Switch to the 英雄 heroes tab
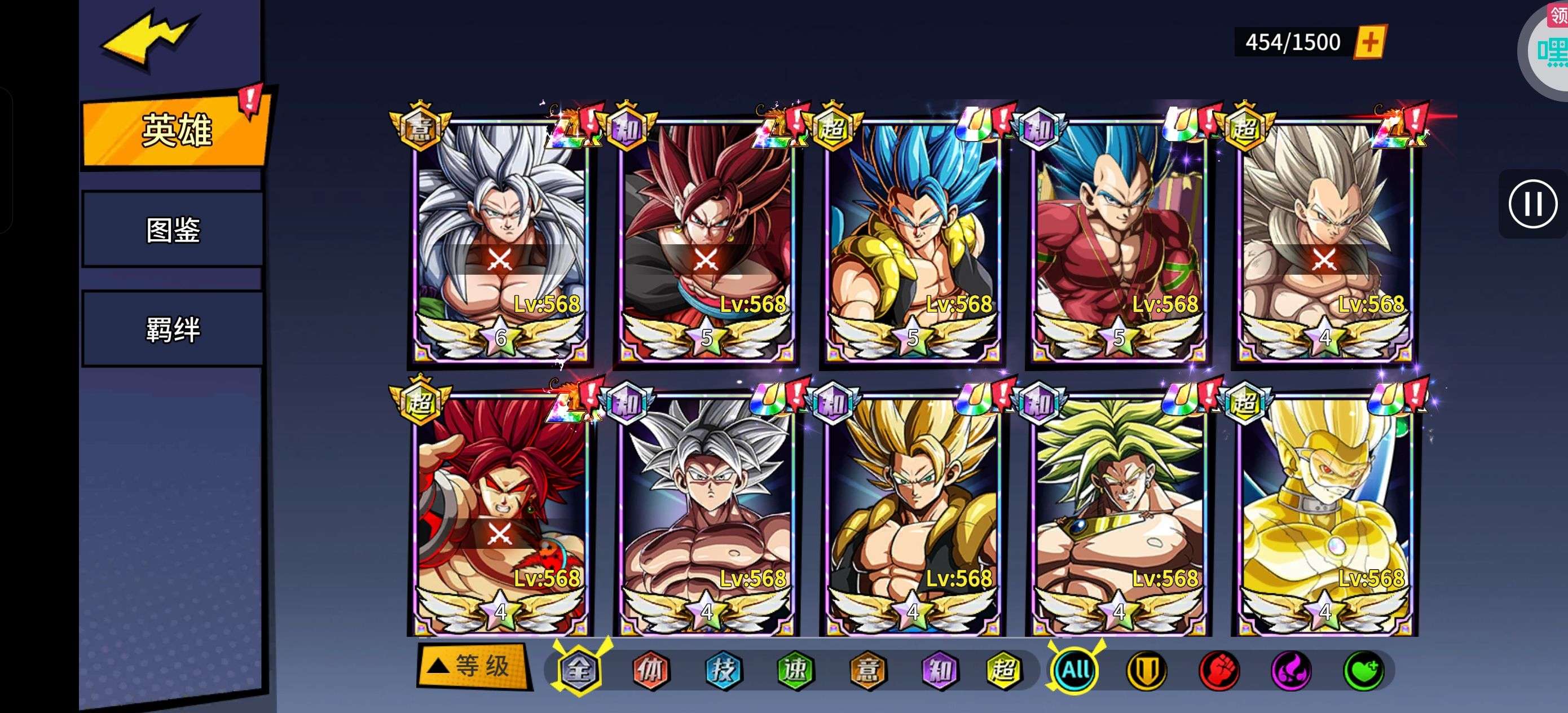Image resolution: width=1568 pixels, height=713 pixels. click(x=175, y=130)
